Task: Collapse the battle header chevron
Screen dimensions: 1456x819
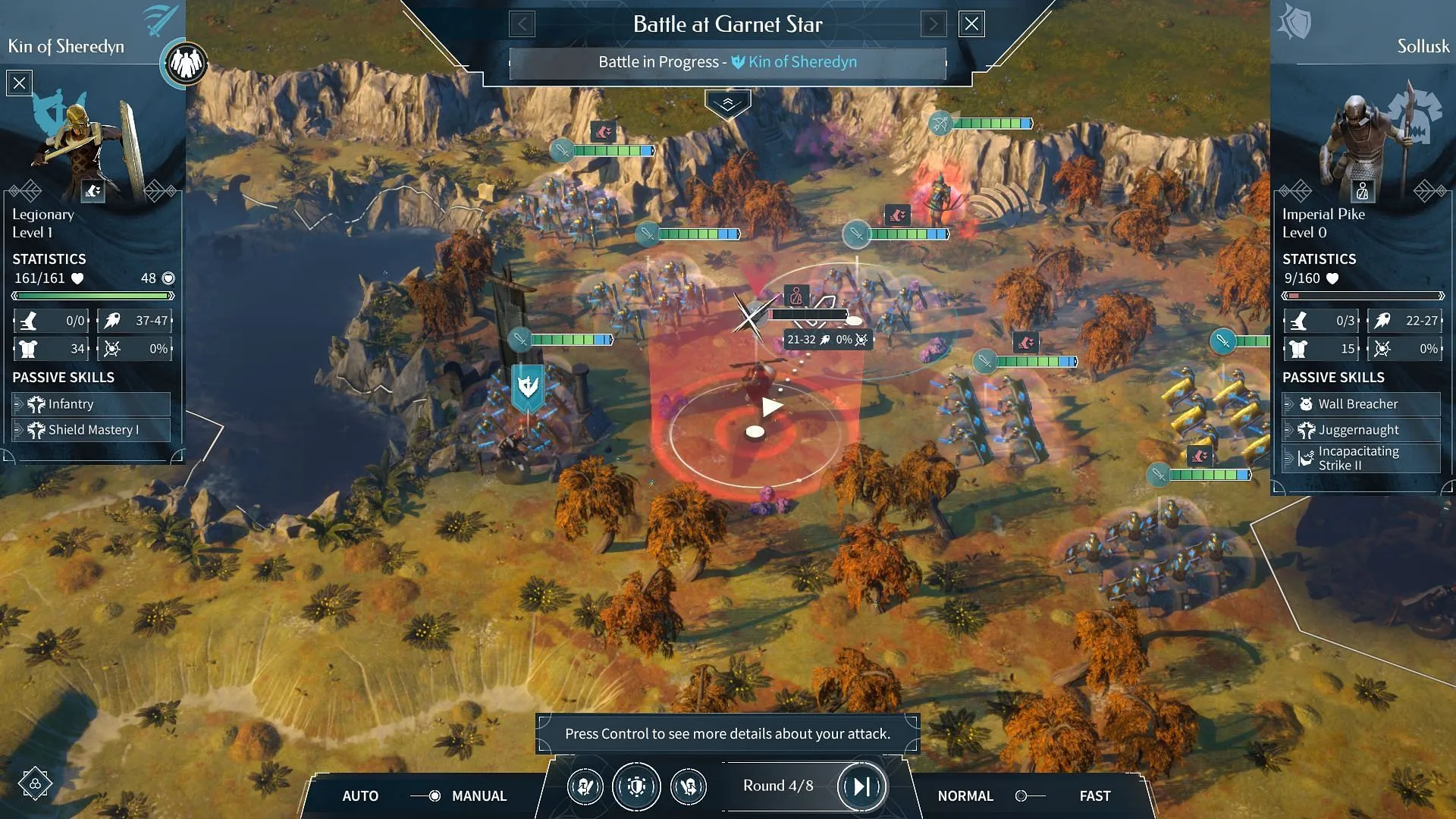Action: [727, 104]
